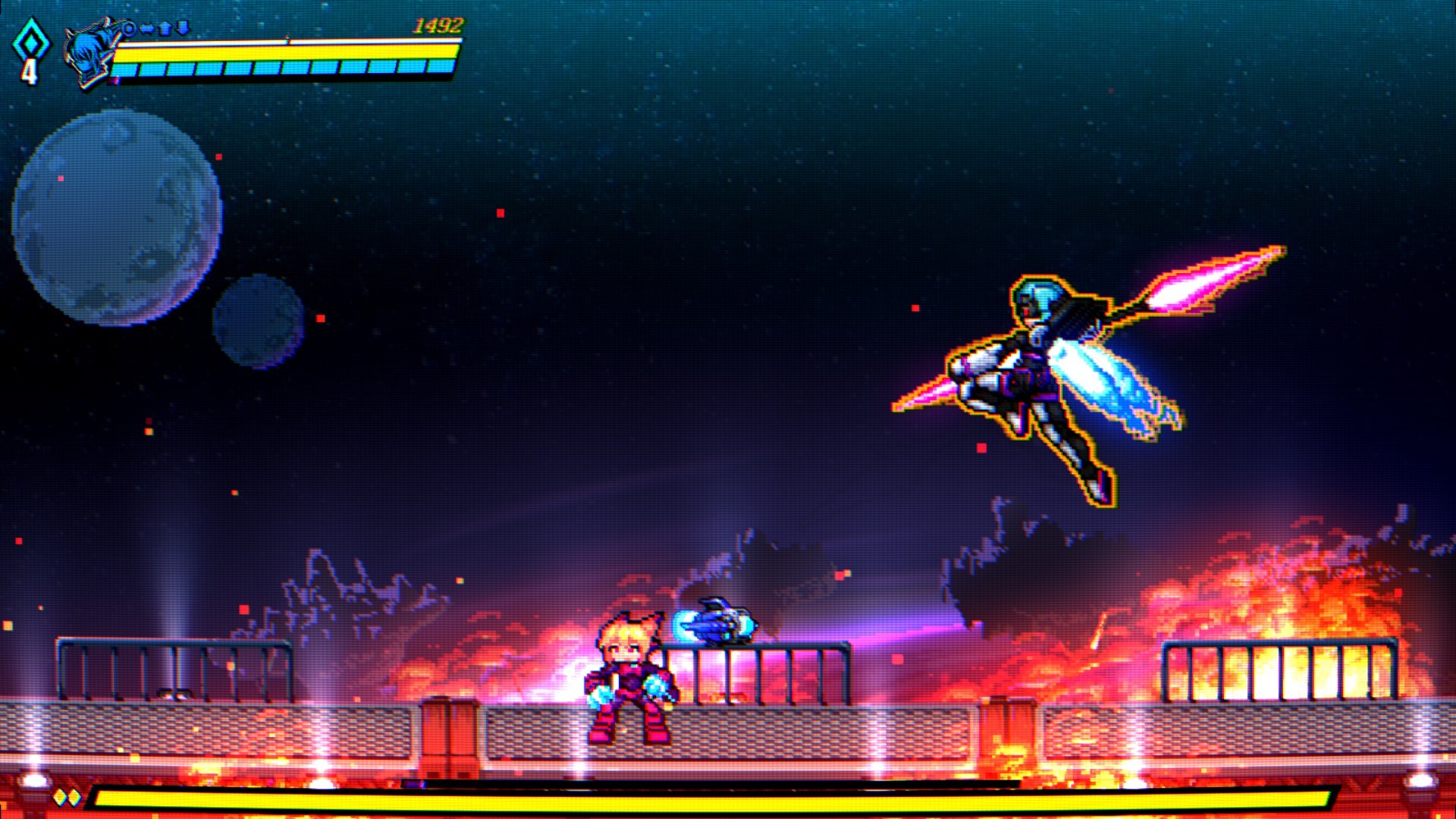Click the double diamond boss emblem
Viewport: 1456px width, 819px height.
67,797
